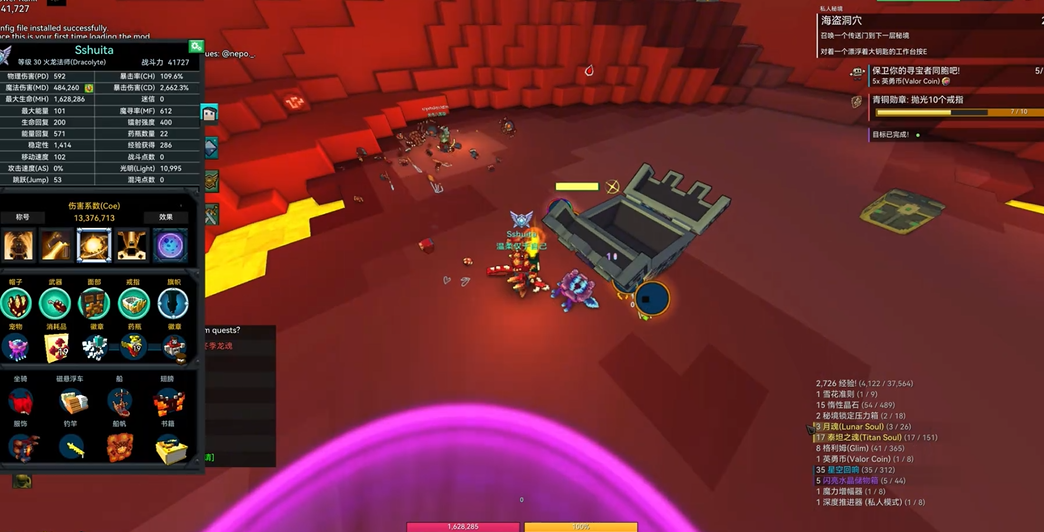Click the 称号 title button
Viewport: 1044px width, 532px height.
tap(22, 217)
